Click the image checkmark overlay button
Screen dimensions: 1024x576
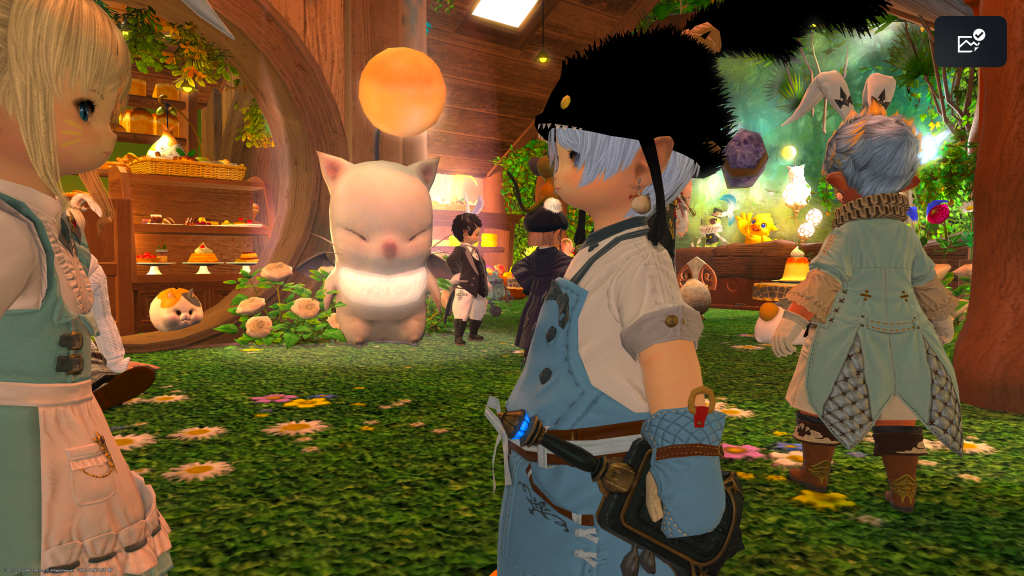click(970, 42)
